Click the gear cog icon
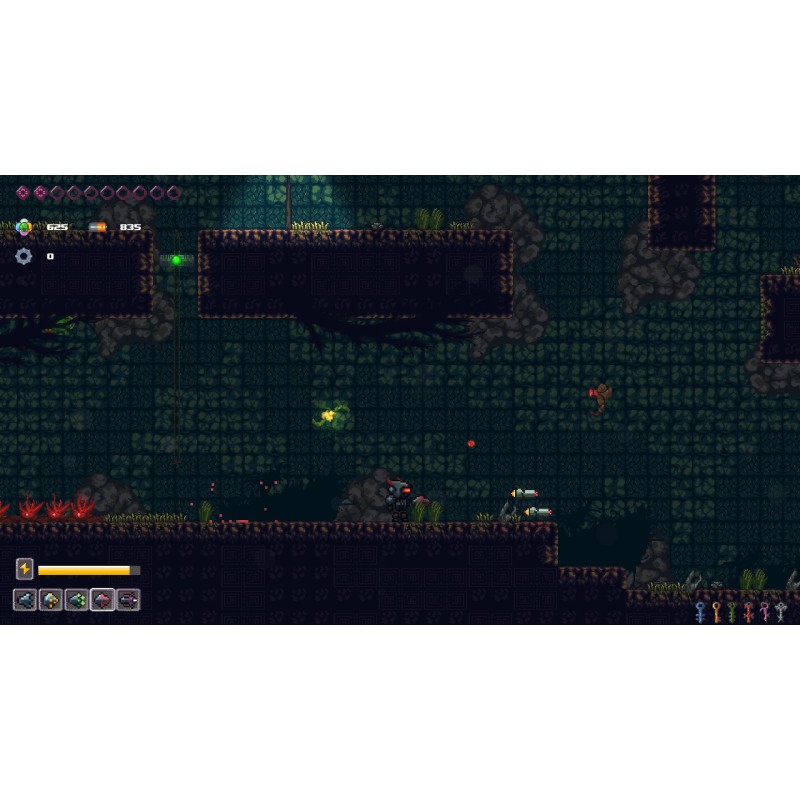Viewport: 800px width, 800px height. (x=24, y=256)
